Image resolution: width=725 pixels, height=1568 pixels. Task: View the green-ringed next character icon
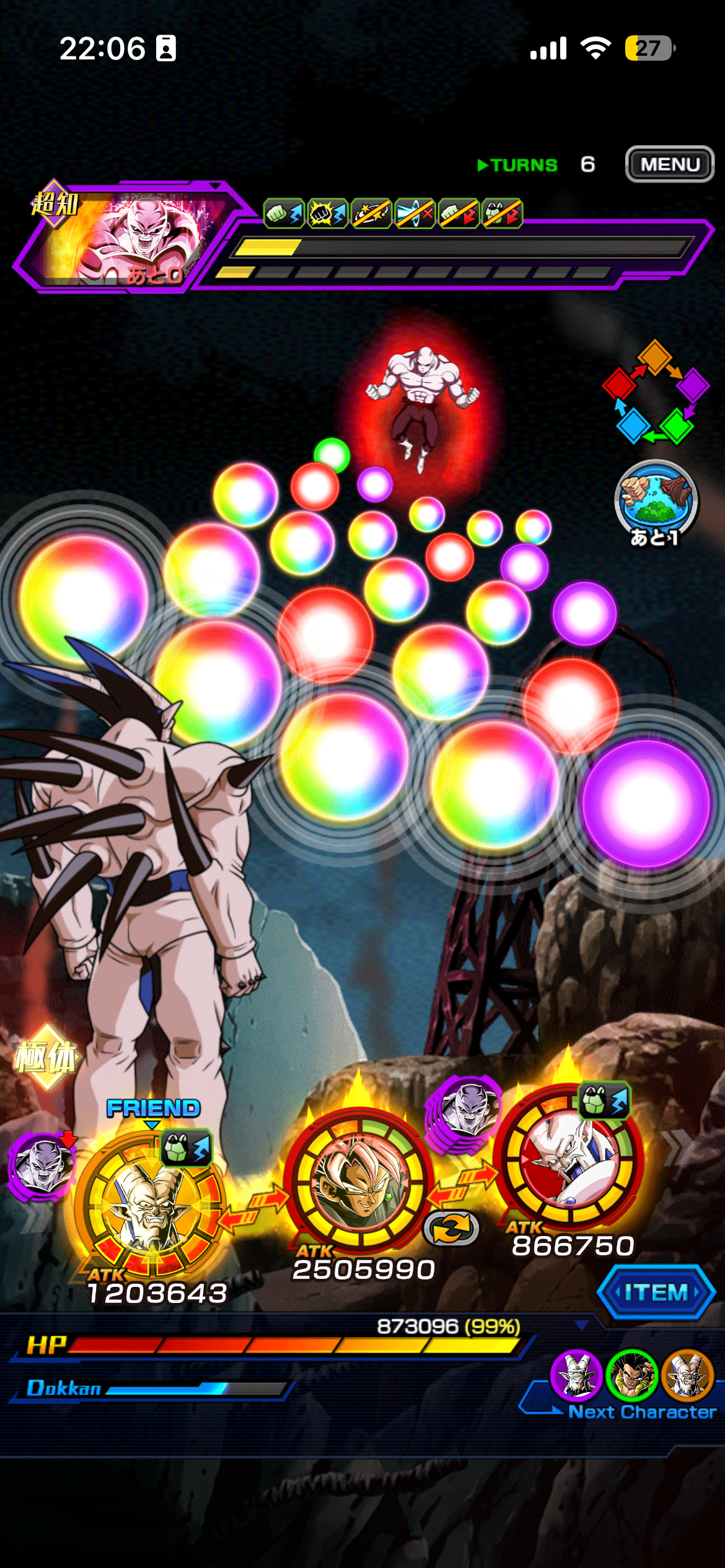coord(632,1376)
